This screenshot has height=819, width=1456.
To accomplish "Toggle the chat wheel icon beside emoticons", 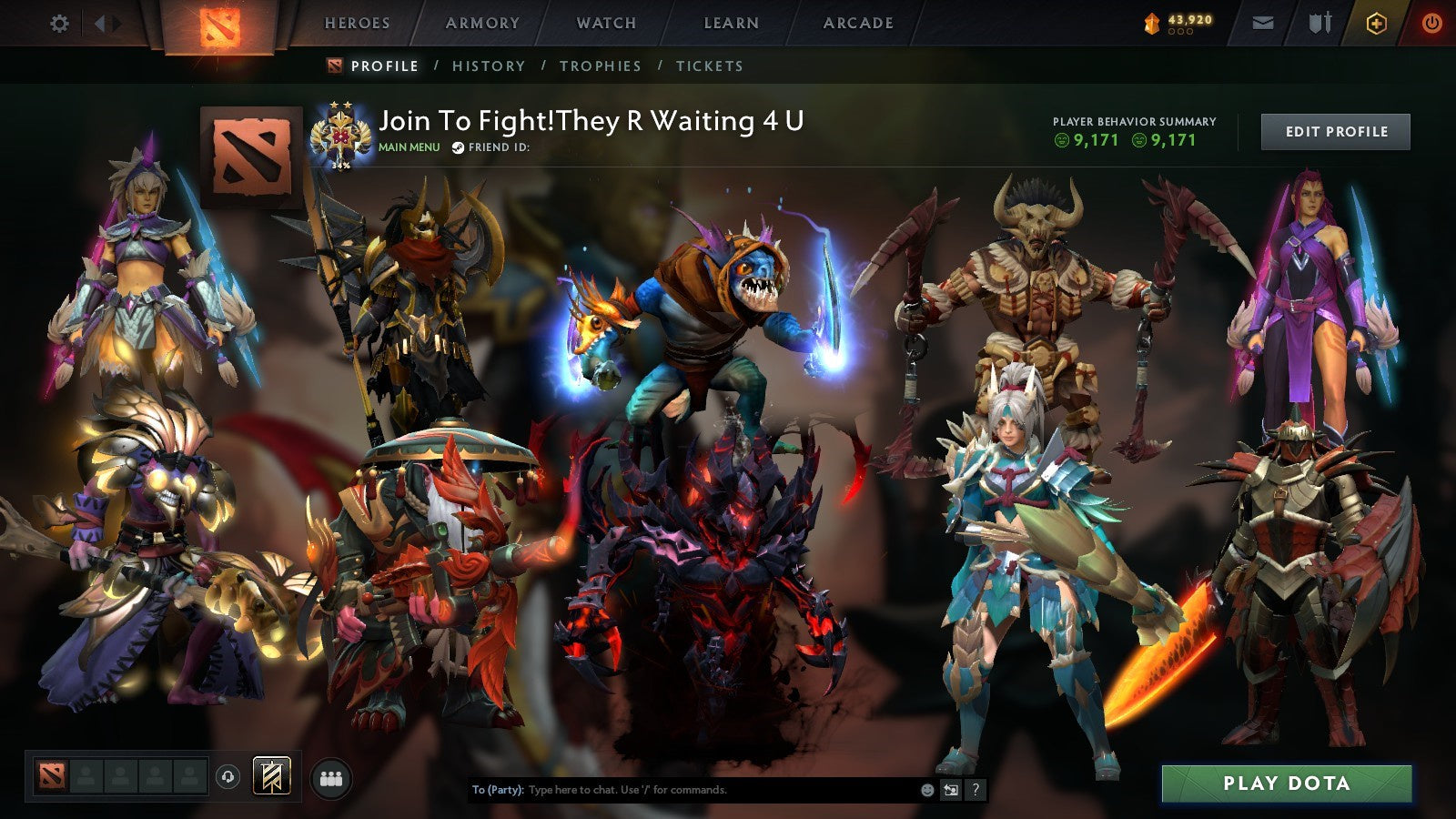I will [950, 791].
